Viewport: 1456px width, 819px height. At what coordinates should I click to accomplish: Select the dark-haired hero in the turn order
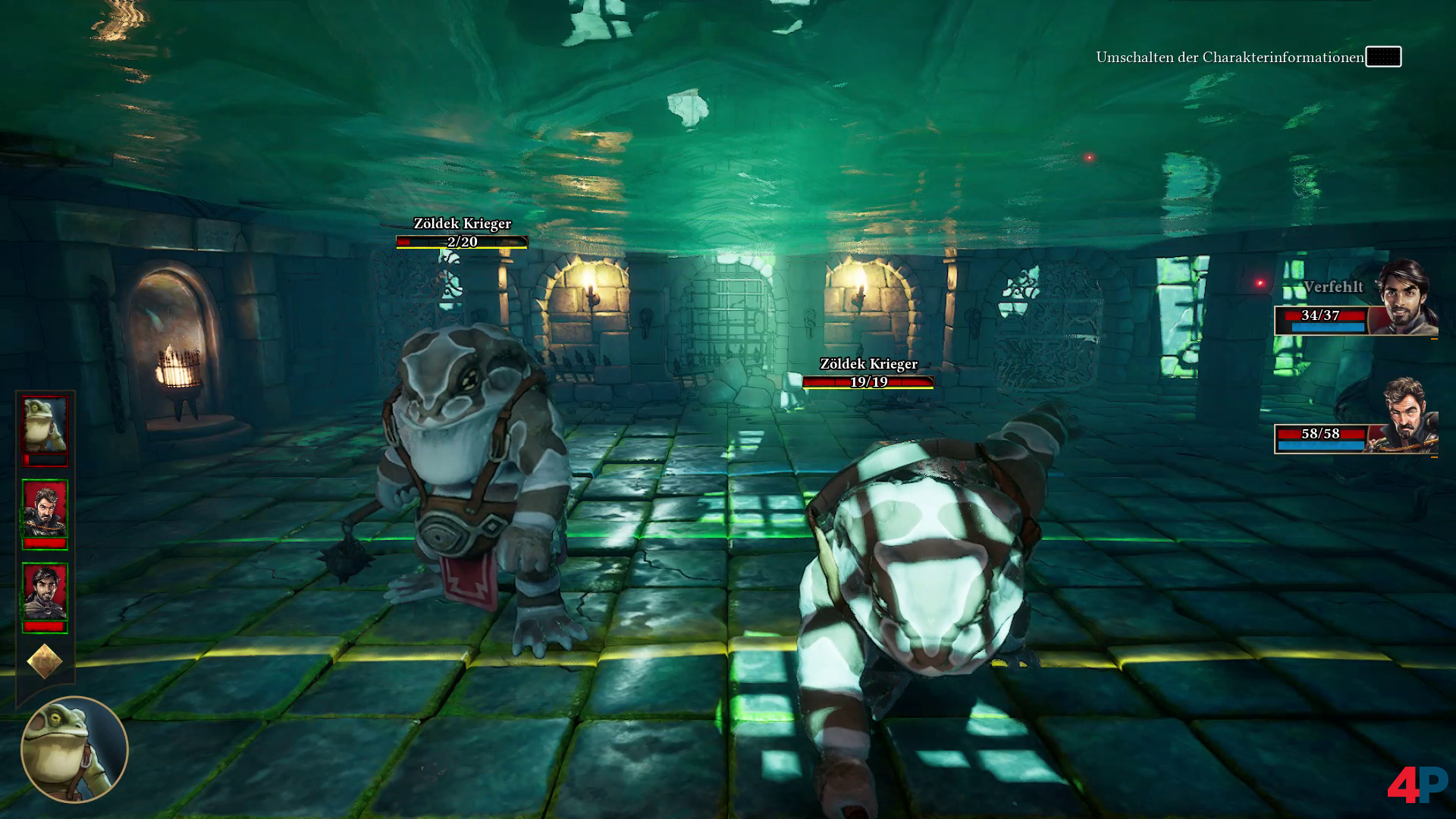(45, 594)
